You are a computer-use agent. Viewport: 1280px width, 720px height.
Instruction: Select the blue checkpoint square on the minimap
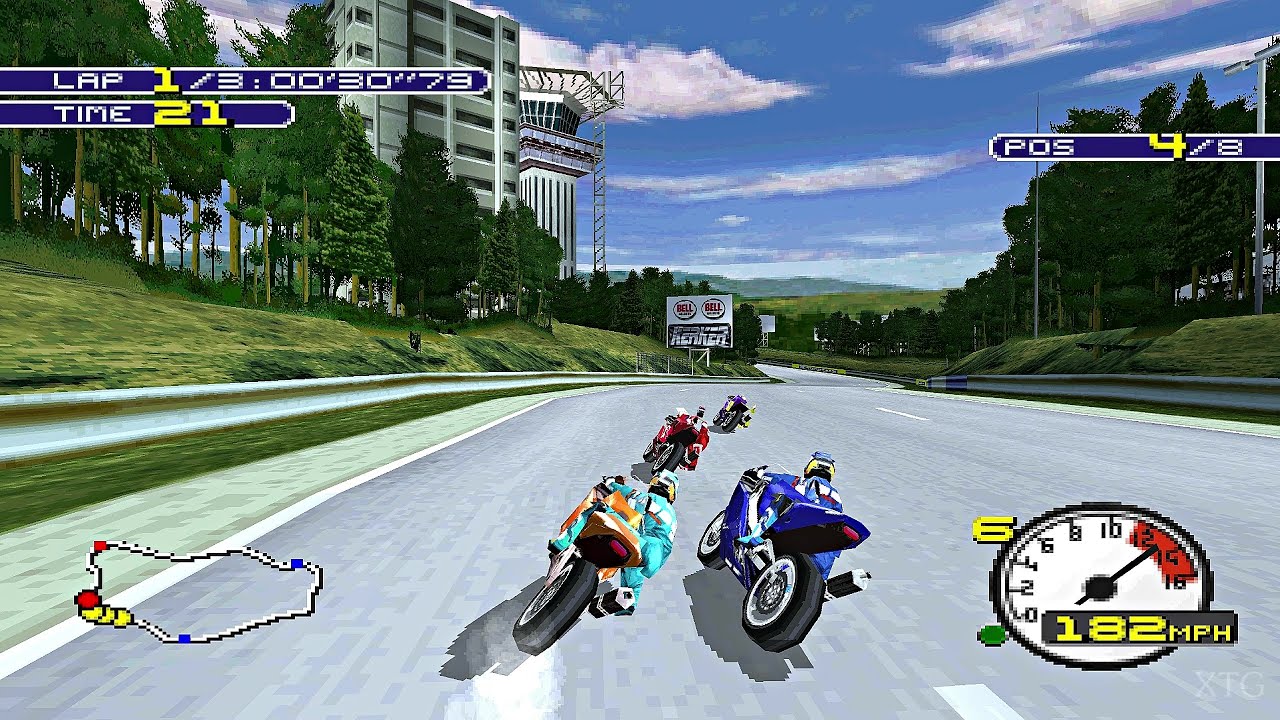click(x=298, y=563)
